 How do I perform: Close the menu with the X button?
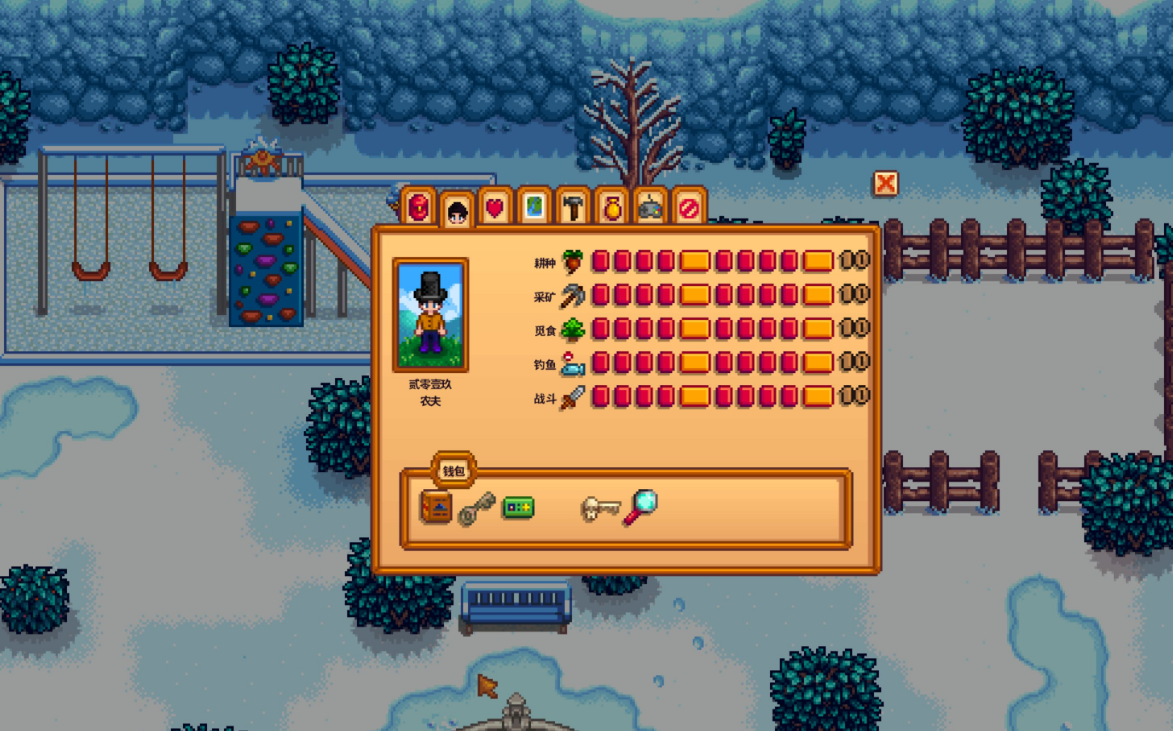pyautogui.click(x=885, y=183)
